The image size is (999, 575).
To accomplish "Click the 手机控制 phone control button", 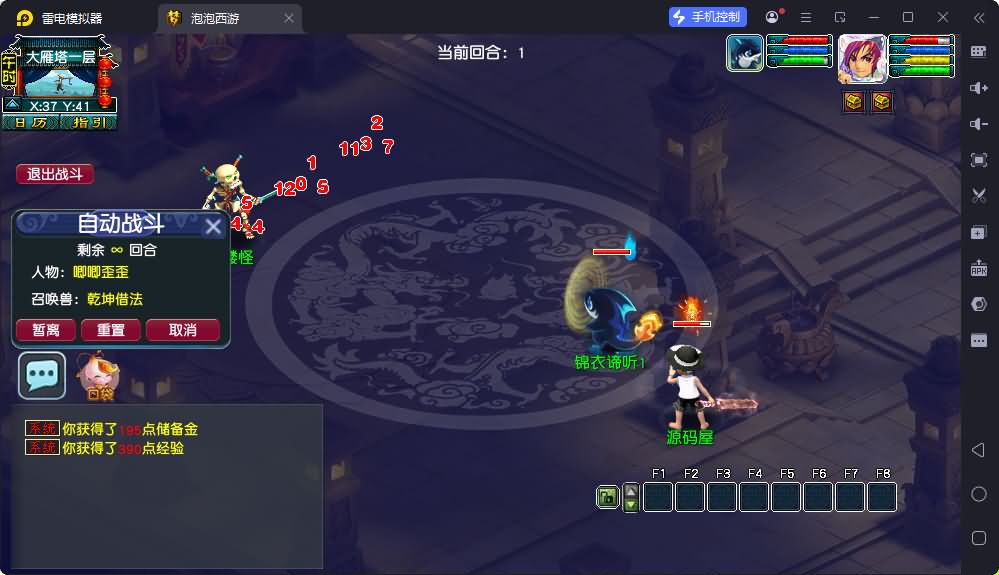I will point(708,17).
